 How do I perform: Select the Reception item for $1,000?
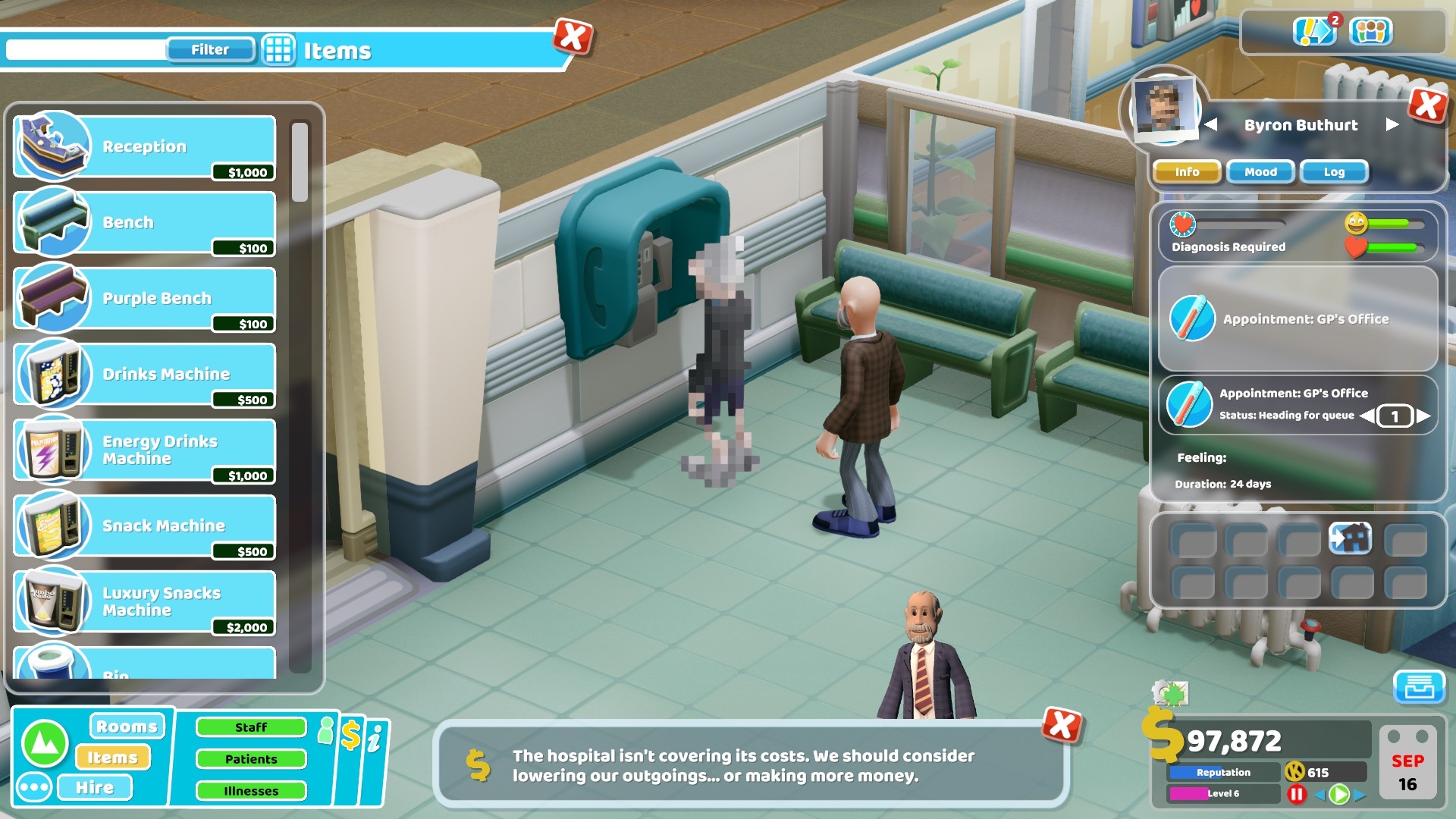(x=144, y=147)
